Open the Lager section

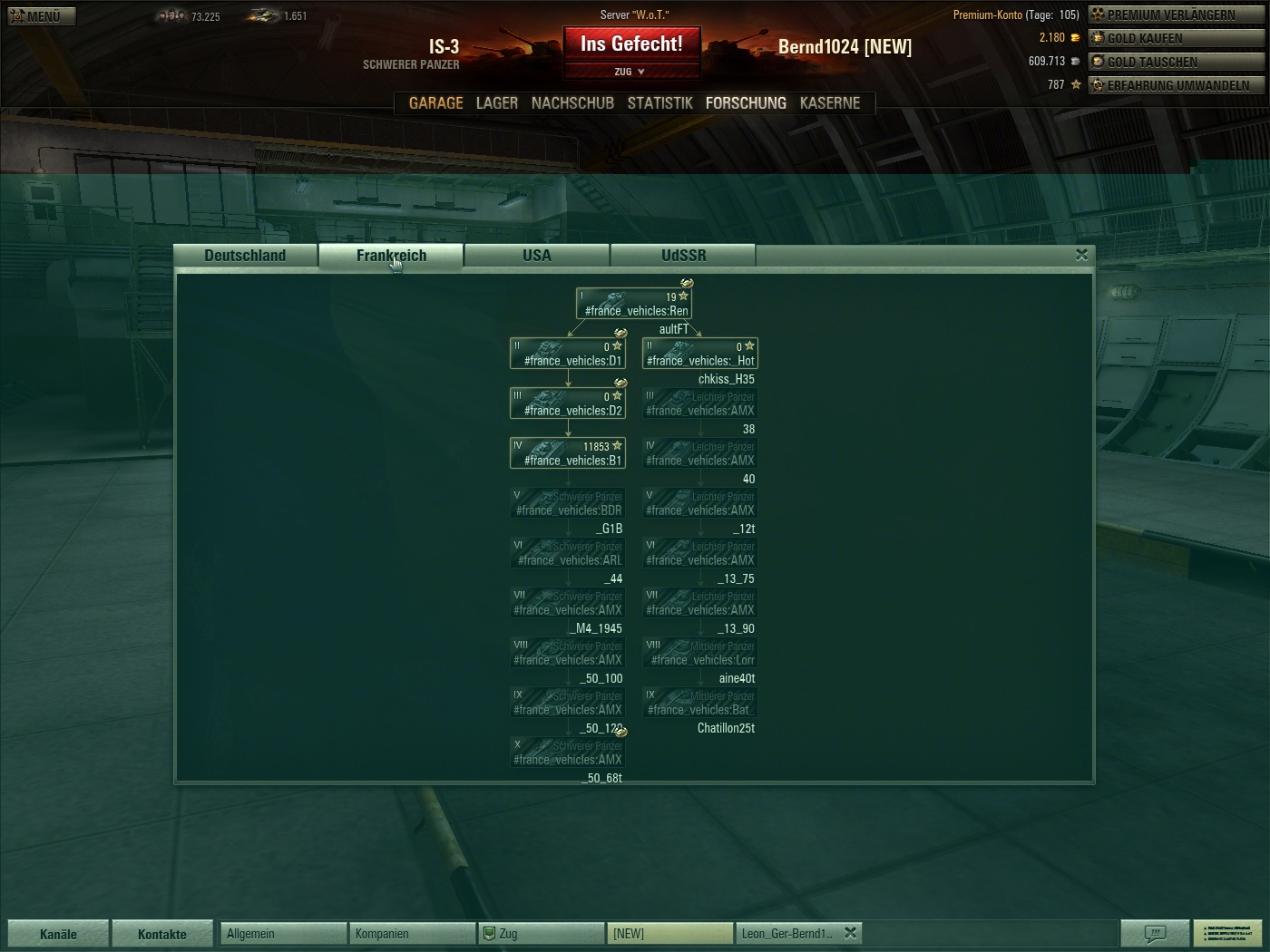tap(497, 103)
